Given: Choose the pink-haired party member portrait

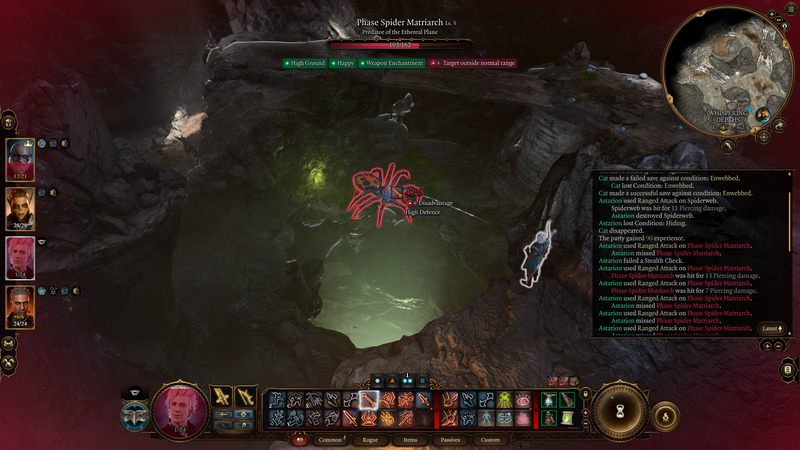Looking at the screenshot, I should 20,256.
